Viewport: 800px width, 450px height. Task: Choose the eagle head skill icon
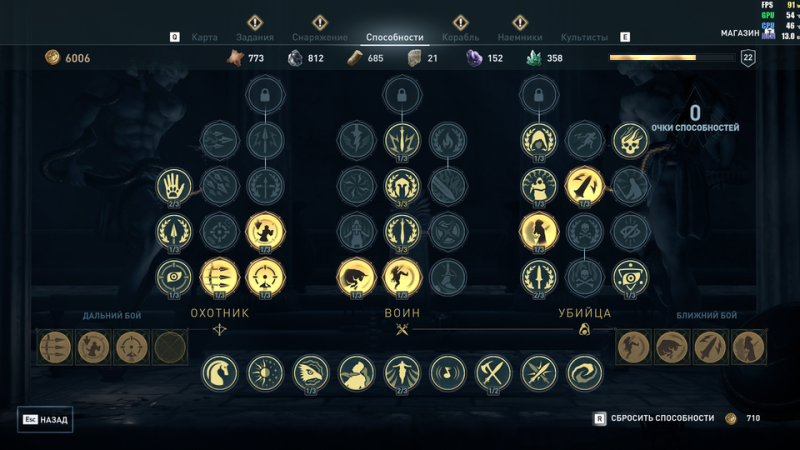[x=310, y=372]
